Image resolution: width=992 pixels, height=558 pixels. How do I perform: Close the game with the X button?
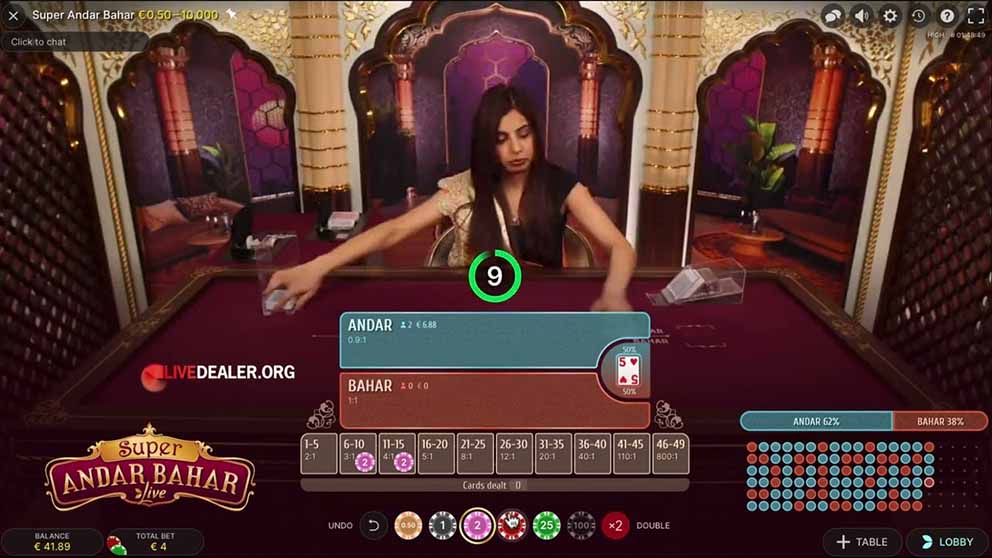(x=13, y=15)
